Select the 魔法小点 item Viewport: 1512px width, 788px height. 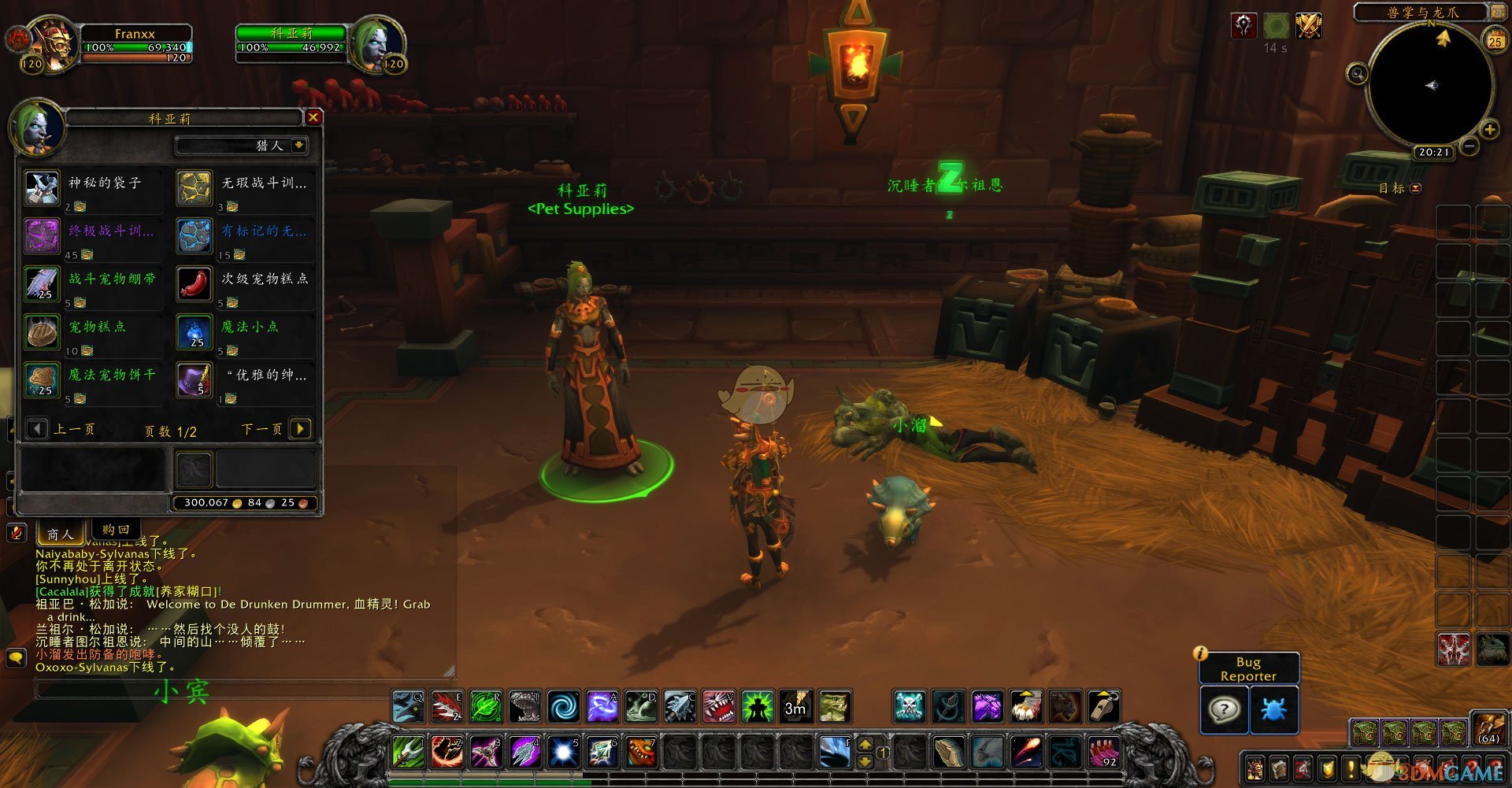click(195, 332)
